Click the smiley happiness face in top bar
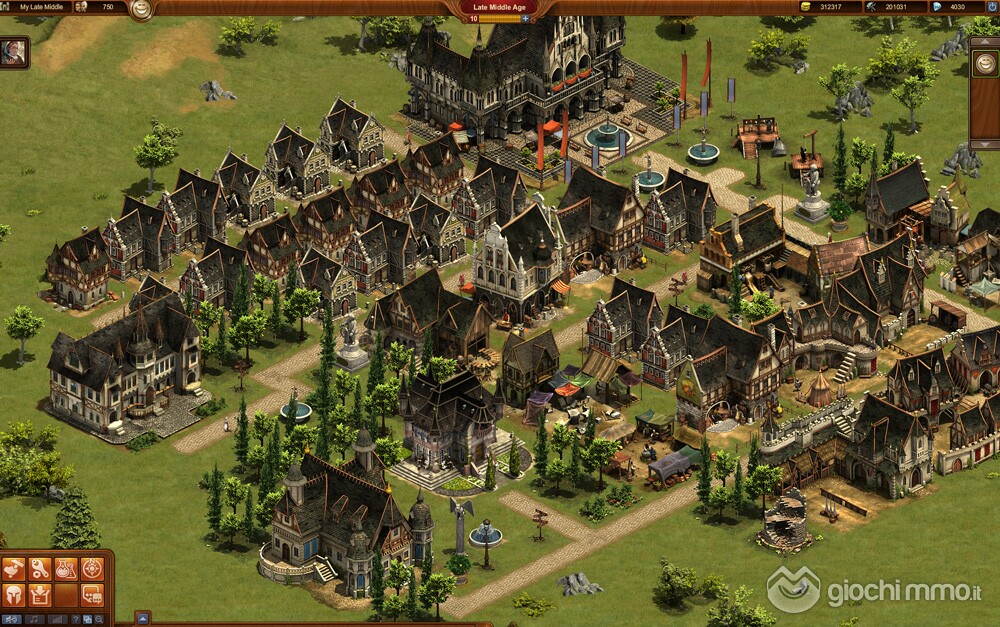The image size is (1000, 627). [142, 9]
